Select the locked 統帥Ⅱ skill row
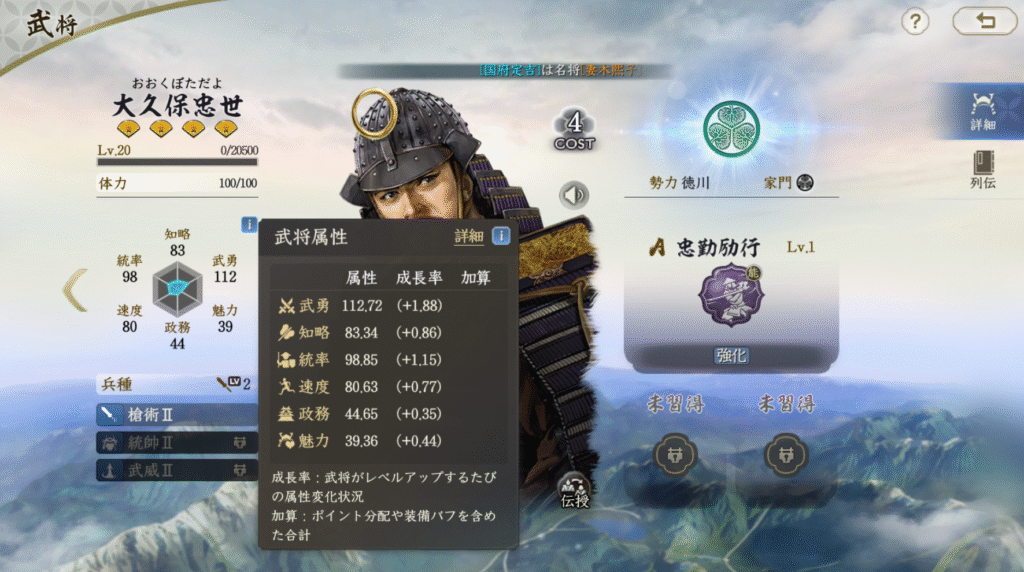 tap(165, 441)
